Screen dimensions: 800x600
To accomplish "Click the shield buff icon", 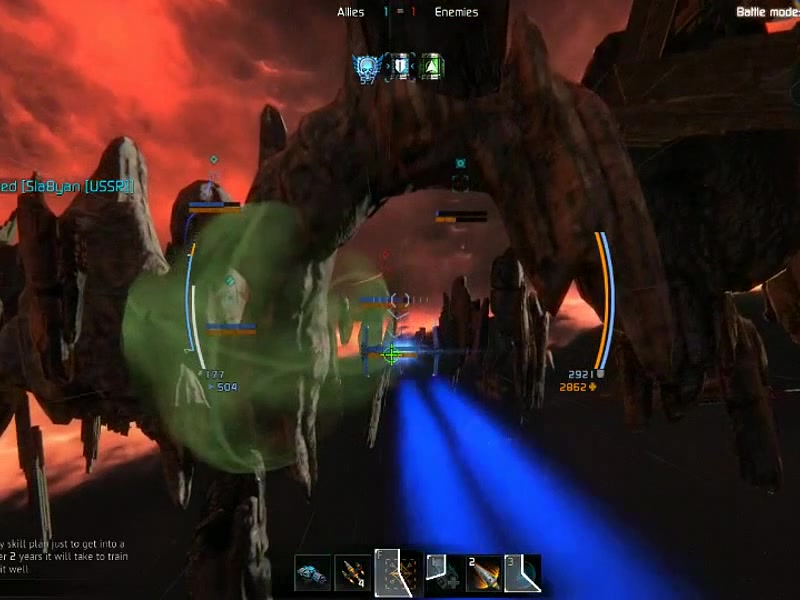I will [401, 67].
